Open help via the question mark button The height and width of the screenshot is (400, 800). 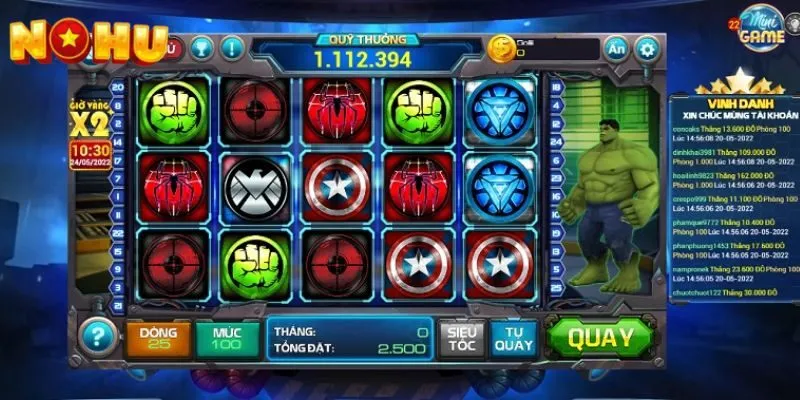98,336
